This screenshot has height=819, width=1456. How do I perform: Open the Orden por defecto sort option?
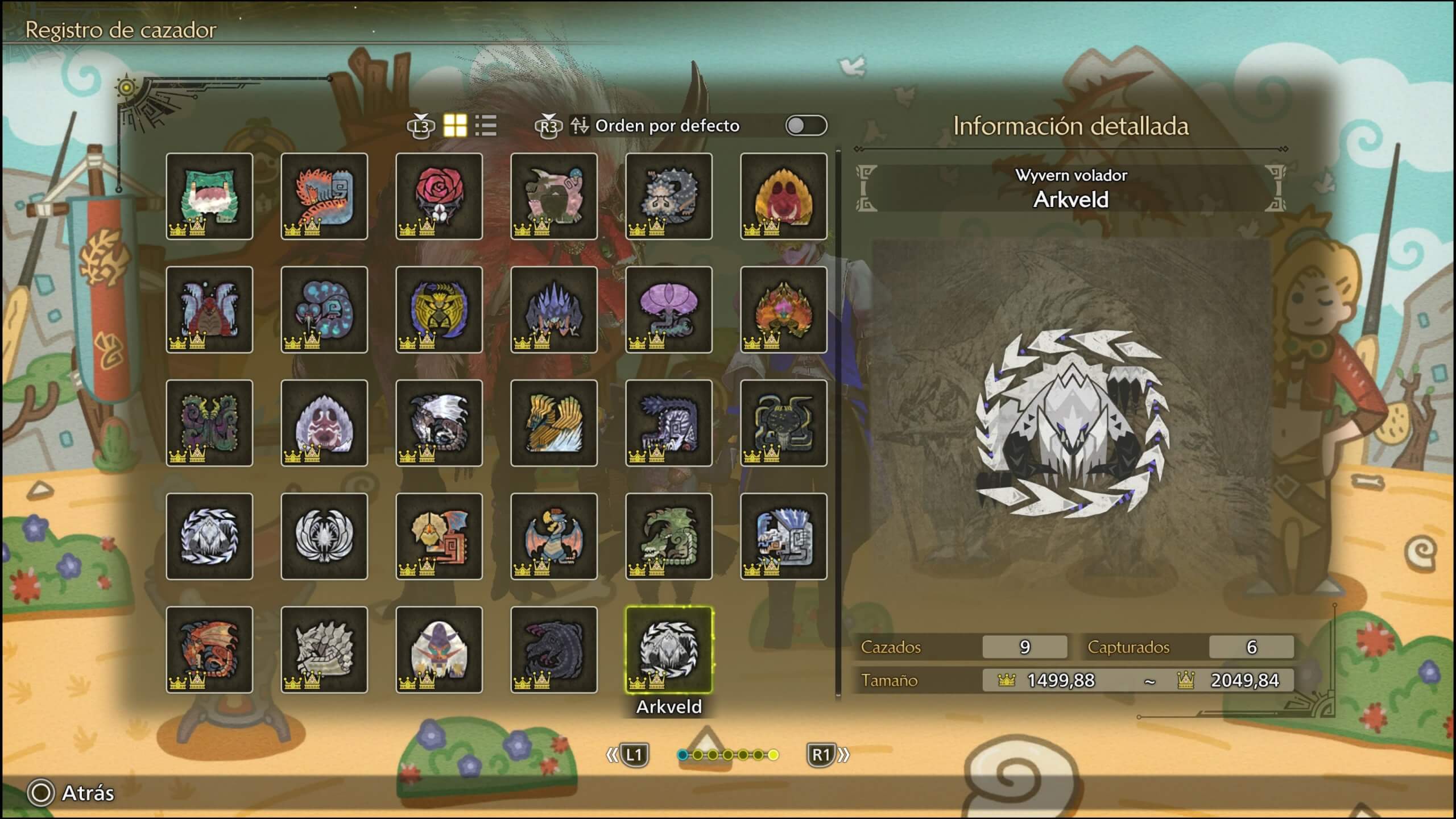[x=667, y=126]
